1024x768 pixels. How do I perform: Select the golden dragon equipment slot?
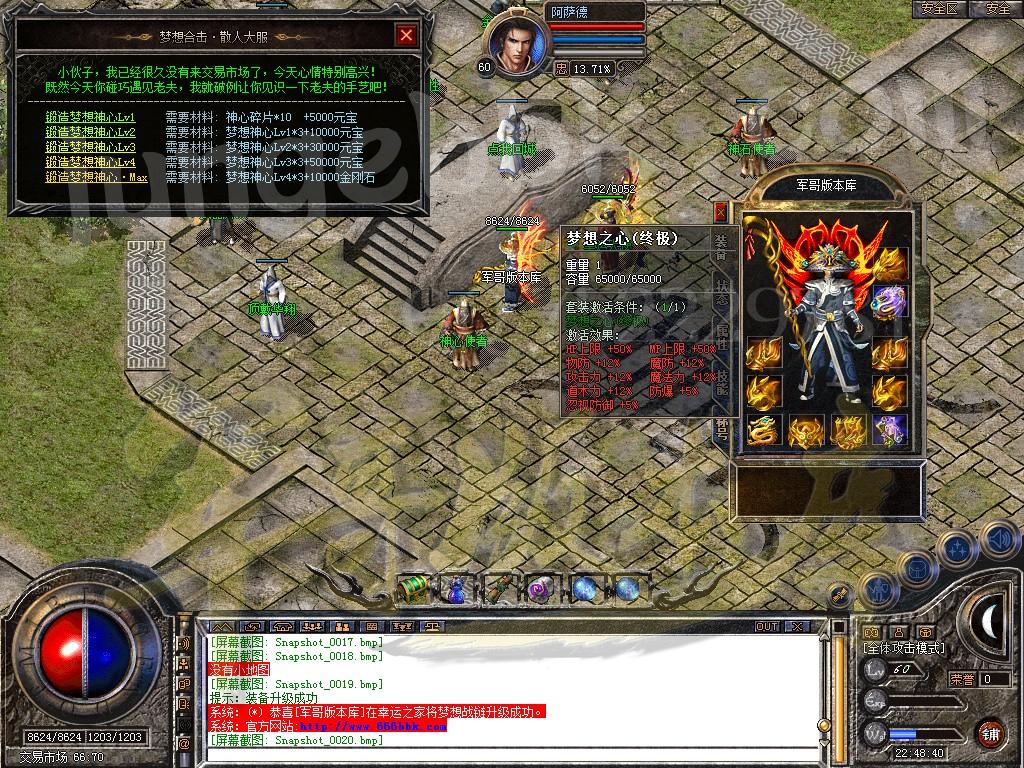click(x=763, y=432)
